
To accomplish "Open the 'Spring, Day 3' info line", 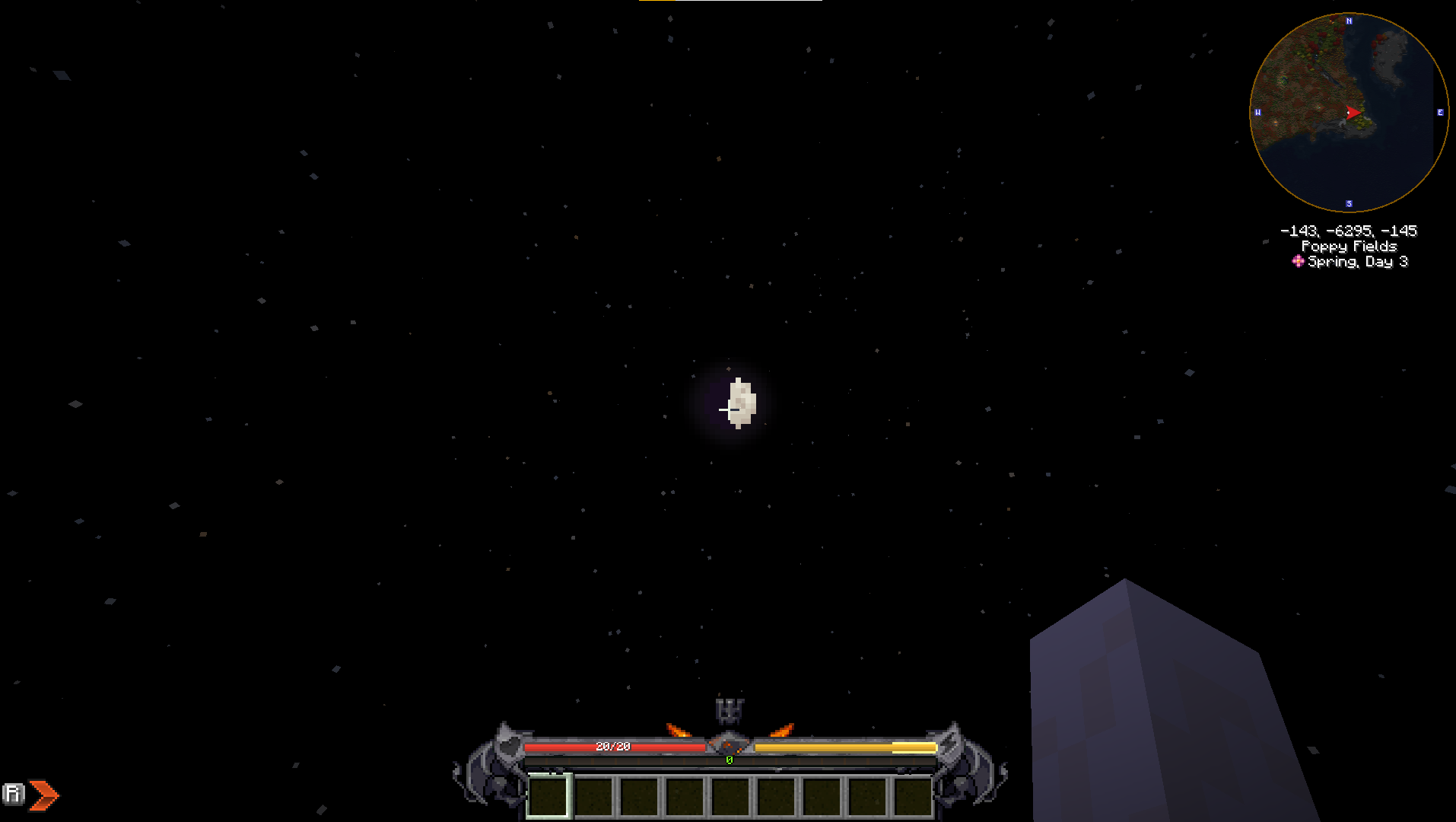I will pyautogui.click(x=1358, y=261).
